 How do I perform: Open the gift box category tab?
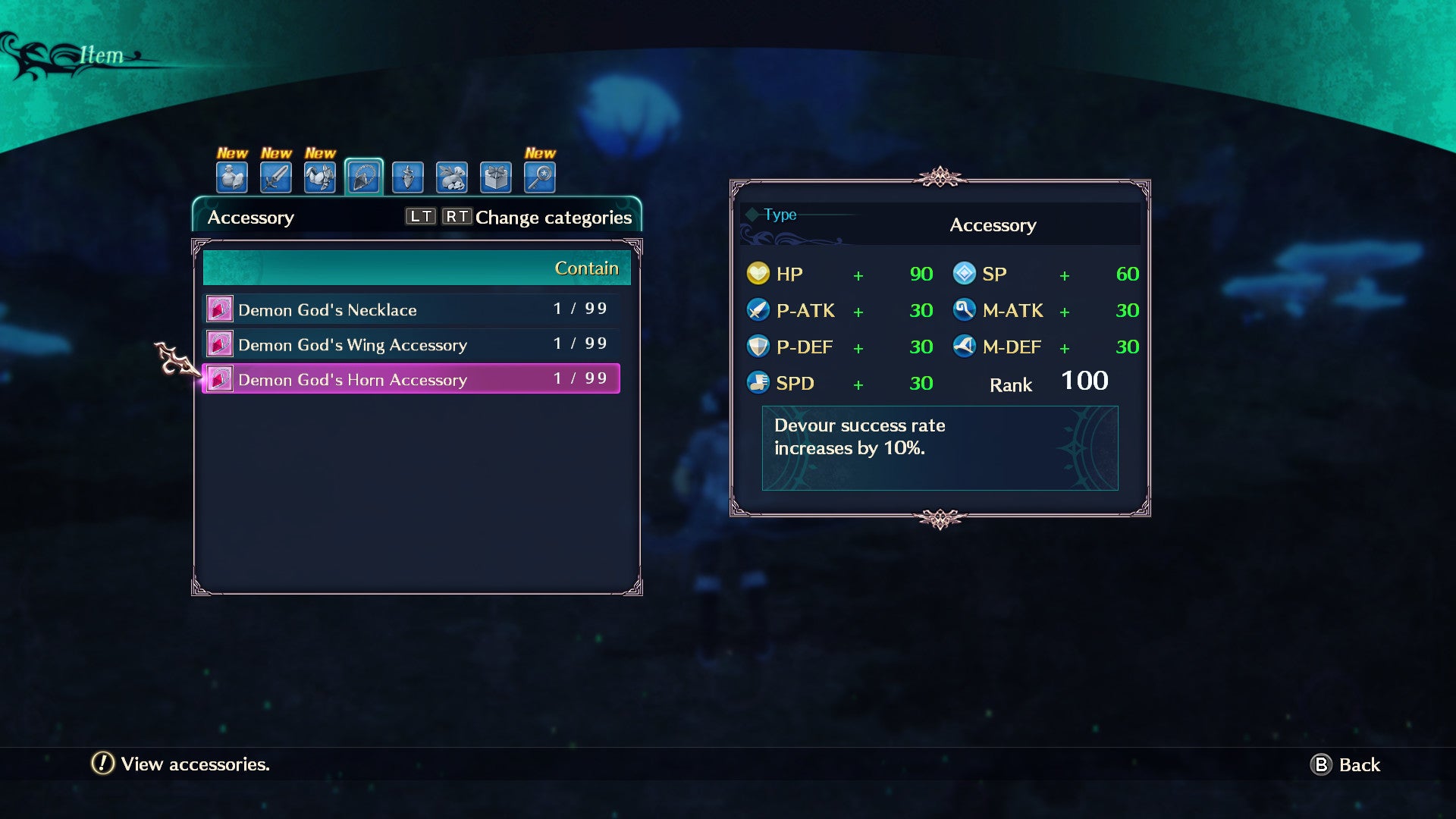point(496,177)
